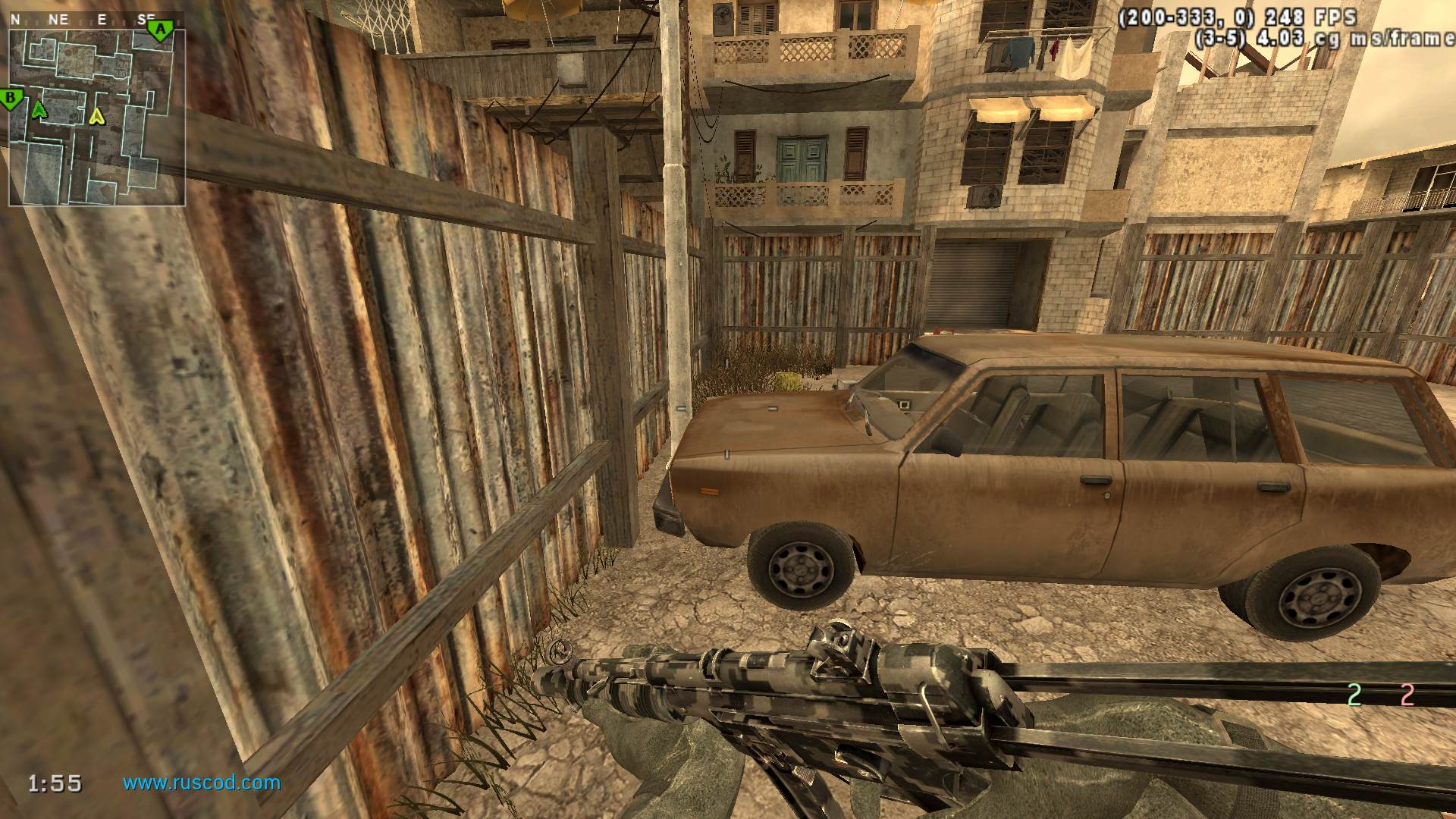Open the www.ruscod.com link
Viewport: 1456px width, 819px height.
202,782
